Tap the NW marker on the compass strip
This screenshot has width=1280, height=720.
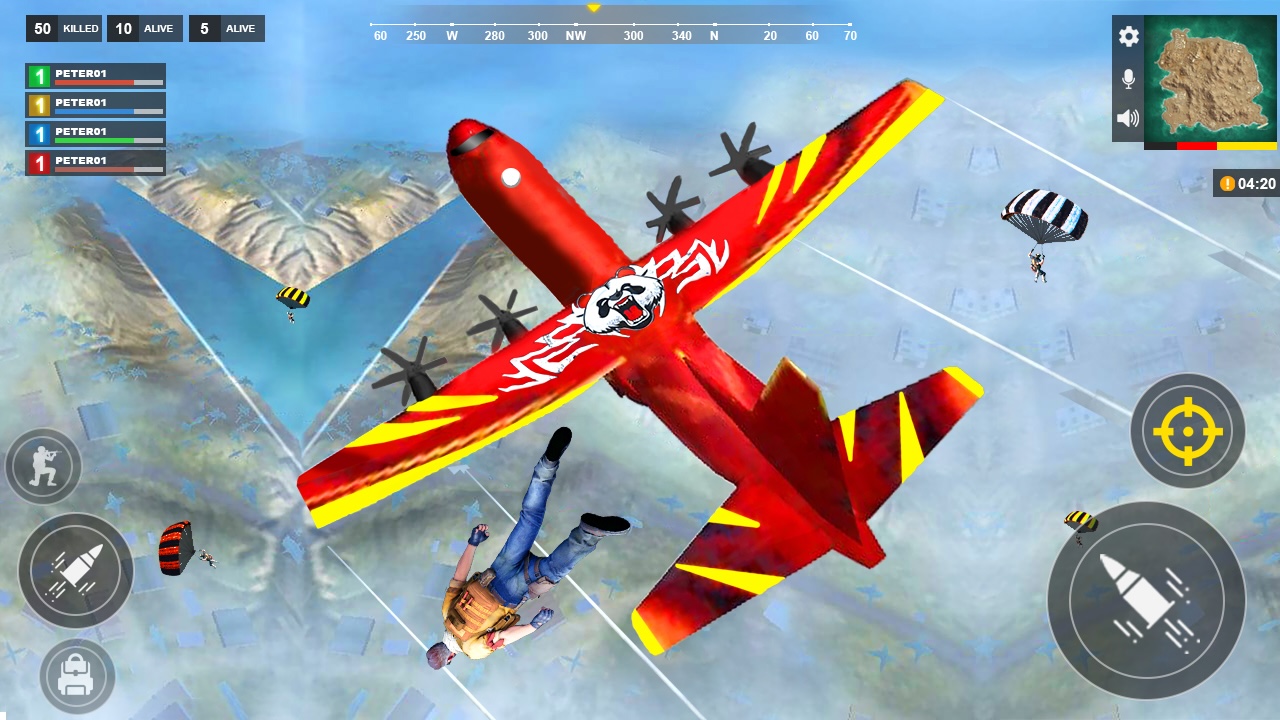(575, 35)
